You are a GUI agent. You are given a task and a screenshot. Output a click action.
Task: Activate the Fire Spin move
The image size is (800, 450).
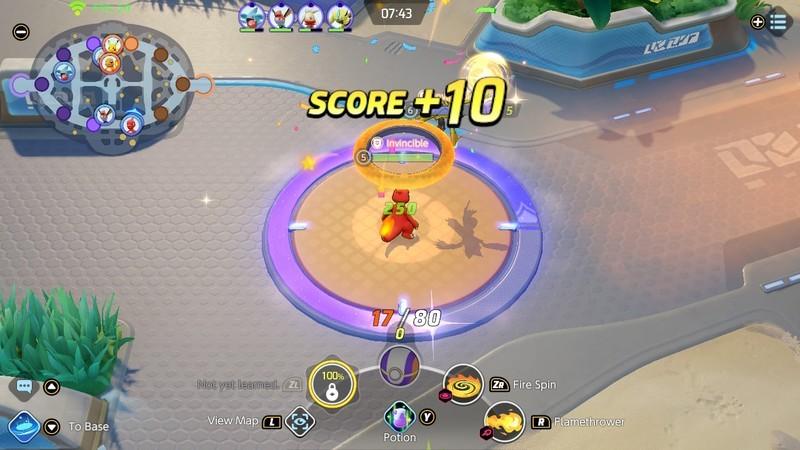click(x=463, y=384)
